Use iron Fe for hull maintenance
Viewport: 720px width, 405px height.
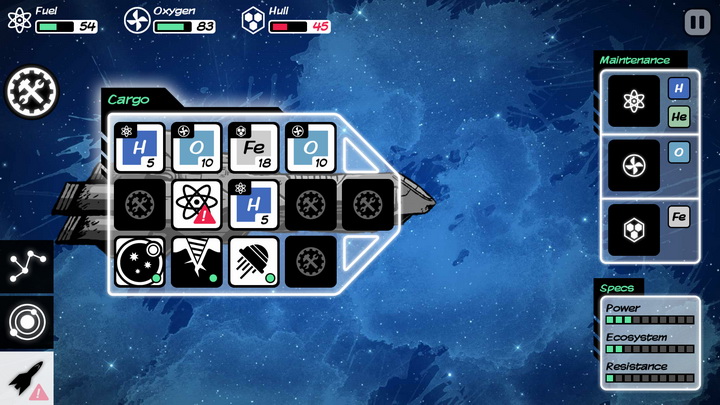tap(680, 217)
